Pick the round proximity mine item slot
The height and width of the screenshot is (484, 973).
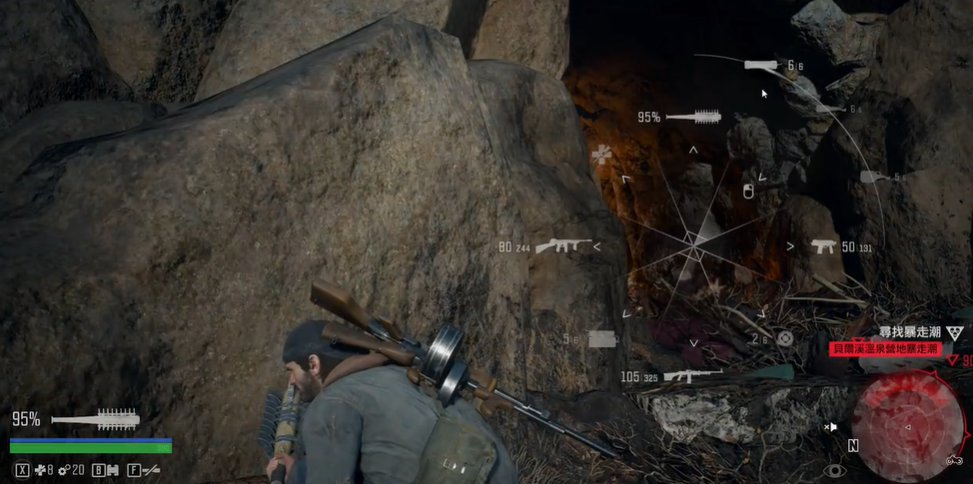click(785, 338)
